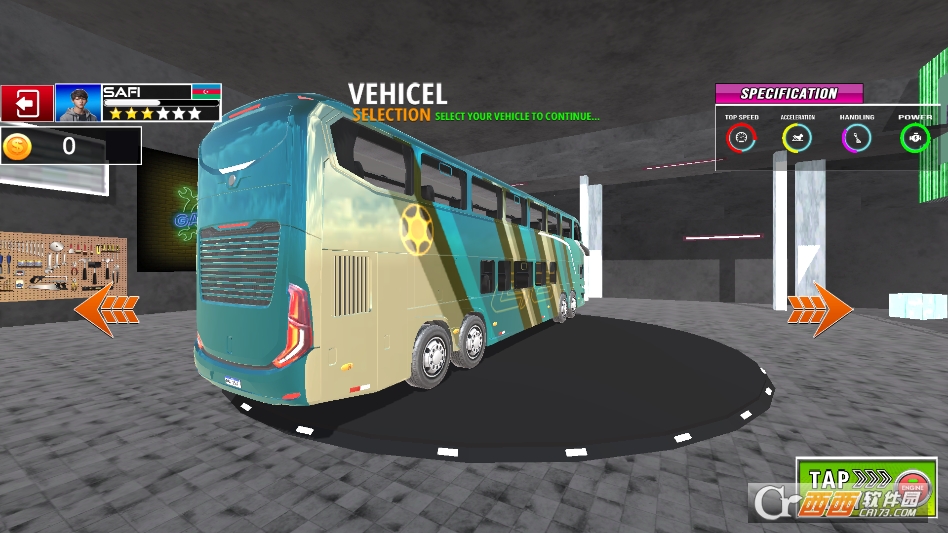This screenshot has height=533, width=948.
Task: Select the Top Speed specification gauge
Action: 741,138
